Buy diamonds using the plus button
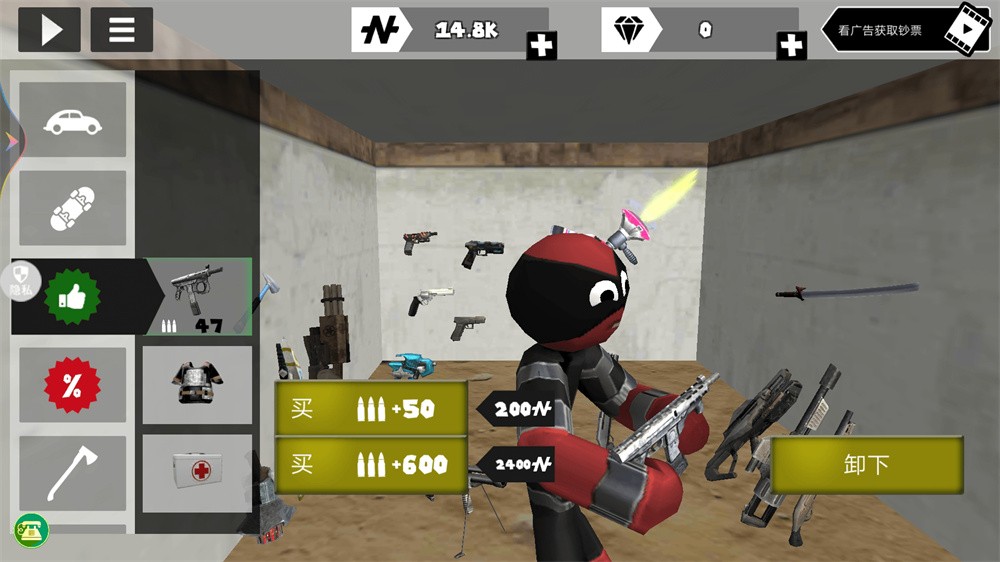The image size is (1000, 562). point(791,45)
